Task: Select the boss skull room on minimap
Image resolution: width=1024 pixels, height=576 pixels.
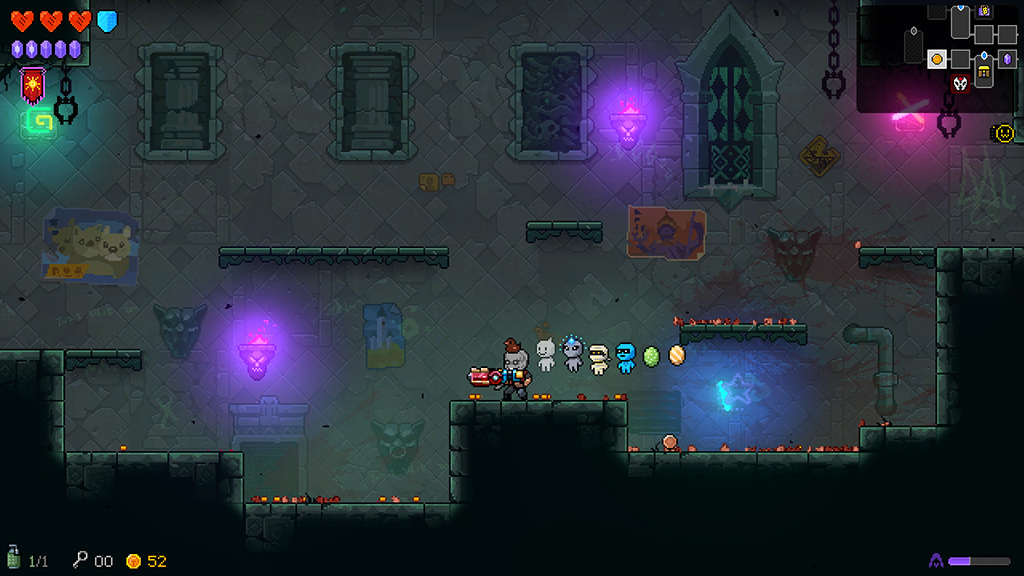Action: tap(961, 84)
